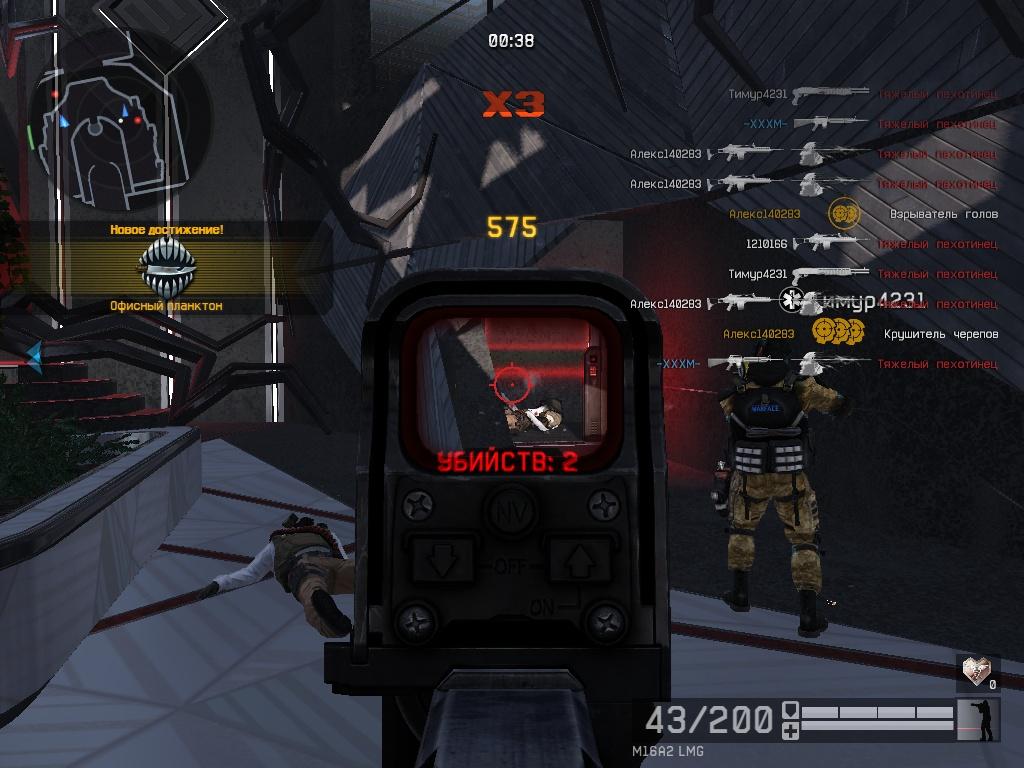Click the heart revive token icon
The height and width of the screenshot is (768, 1024).
pyautogui.click(x=976, y=670)
